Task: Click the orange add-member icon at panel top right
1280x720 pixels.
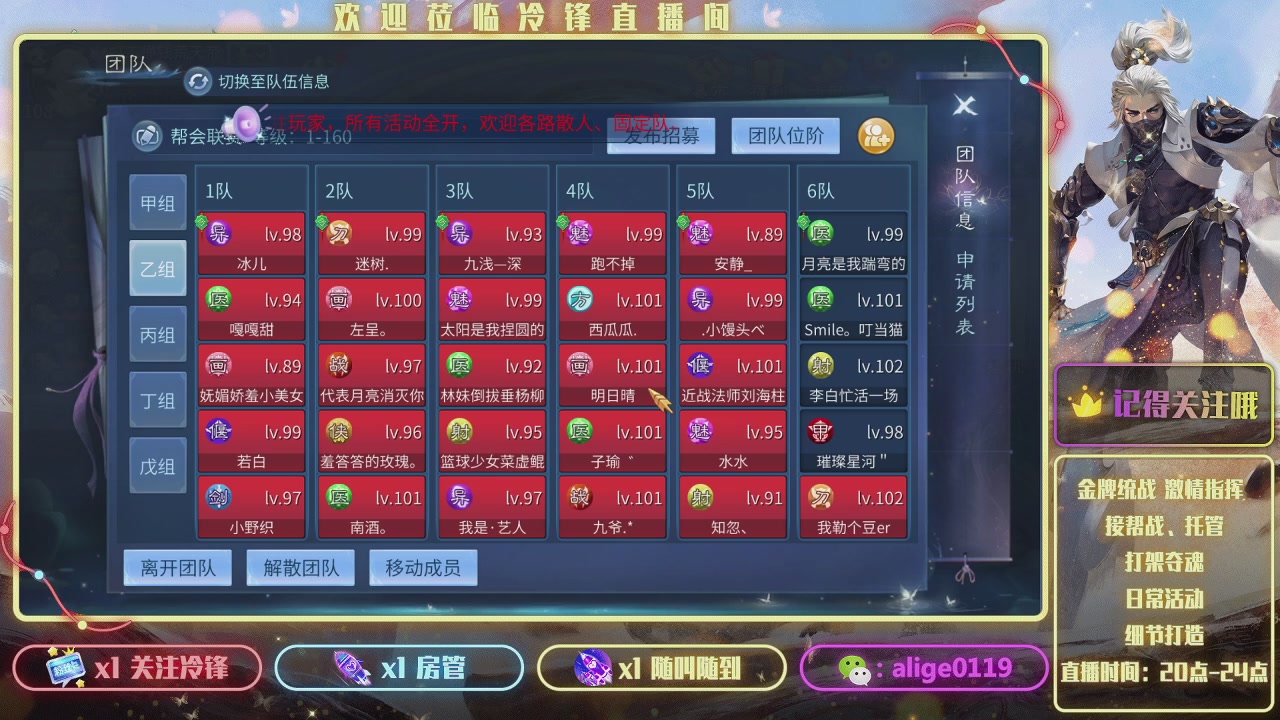Action: point(876,136)
